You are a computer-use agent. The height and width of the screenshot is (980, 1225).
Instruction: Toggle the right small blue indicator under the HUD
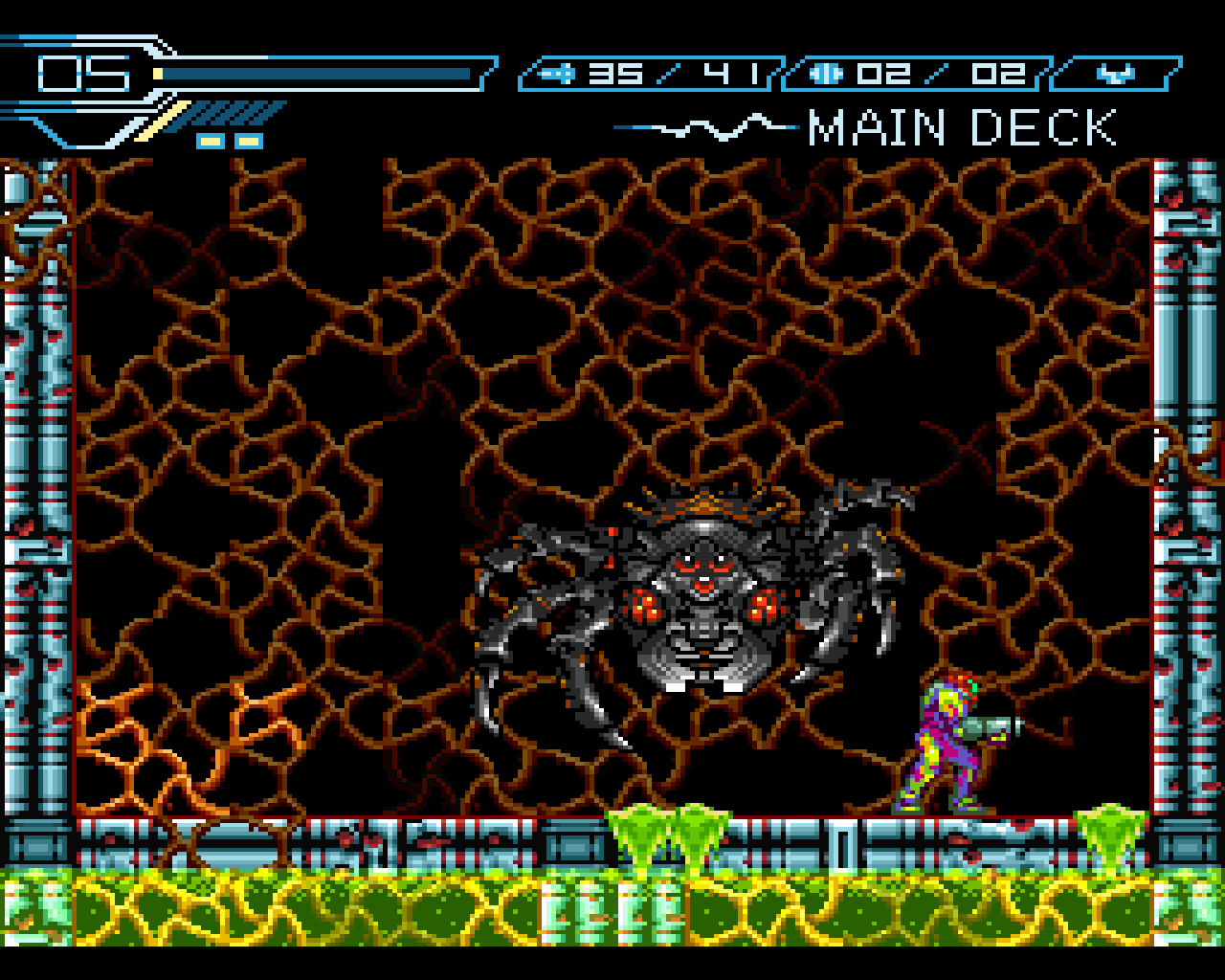click(x=249, y=140)
